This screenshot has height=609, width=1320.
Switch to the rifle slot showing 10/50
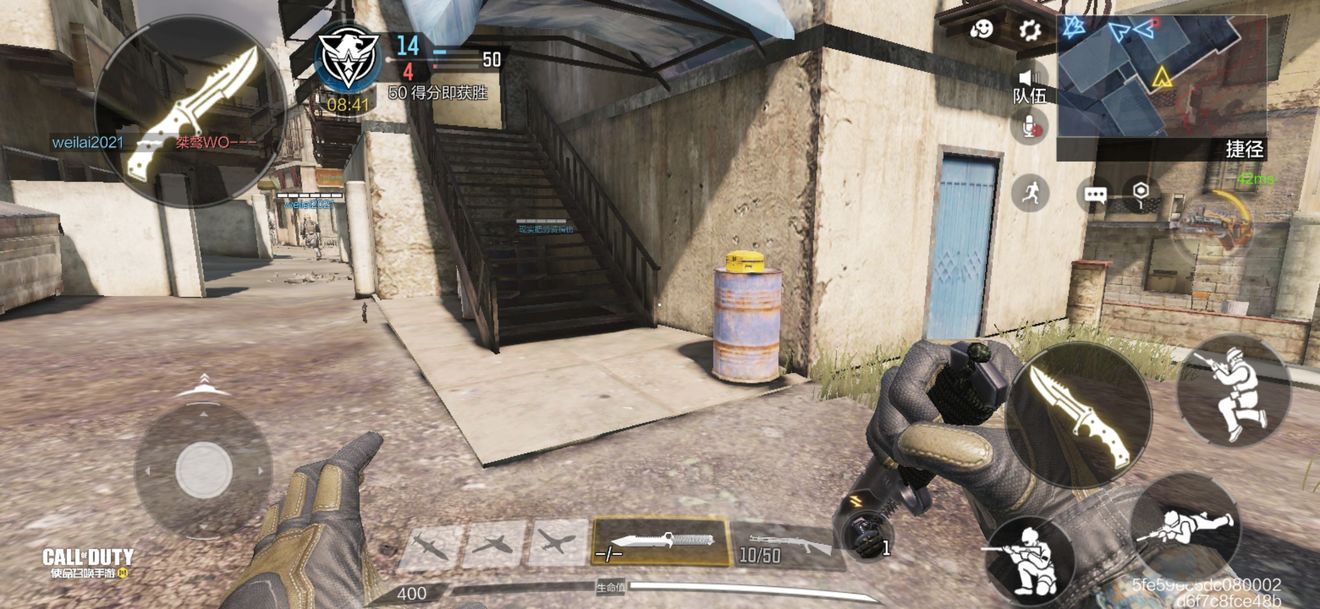click(x=788, y=545)
